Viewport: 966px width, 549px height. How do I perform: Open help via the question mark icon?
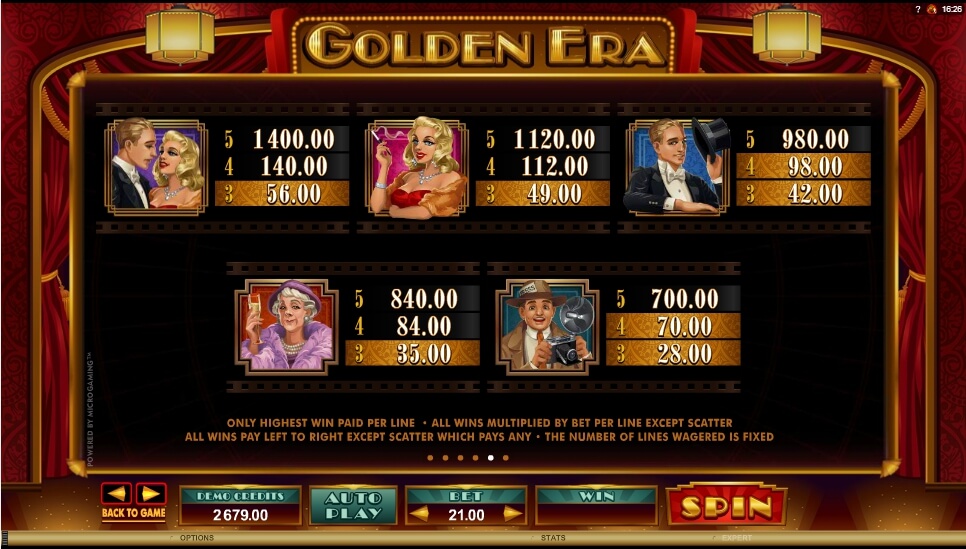click(918, 9)
